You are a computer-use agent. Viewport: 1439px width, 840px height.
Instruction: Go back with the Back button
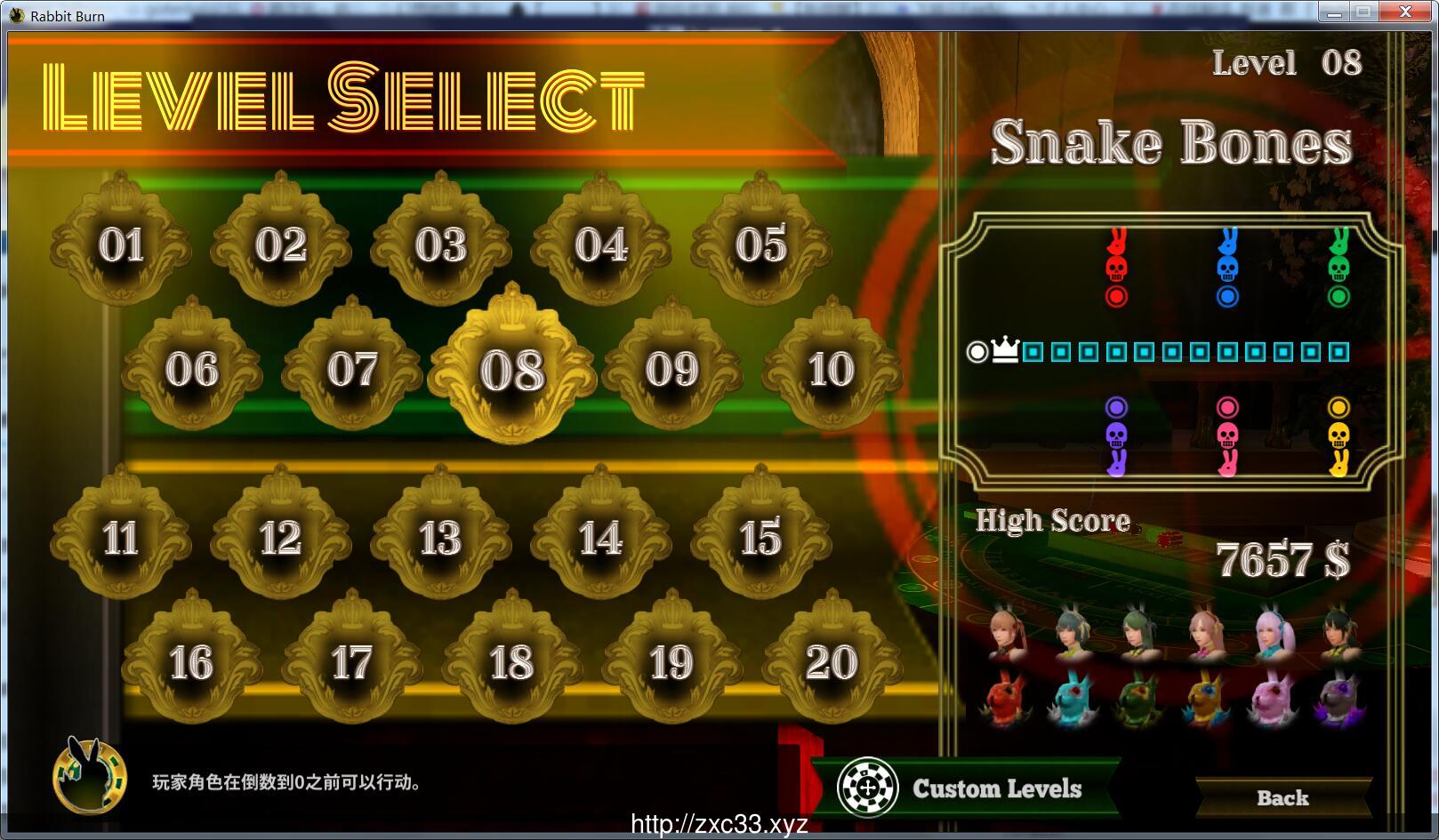coord(1282,797)
